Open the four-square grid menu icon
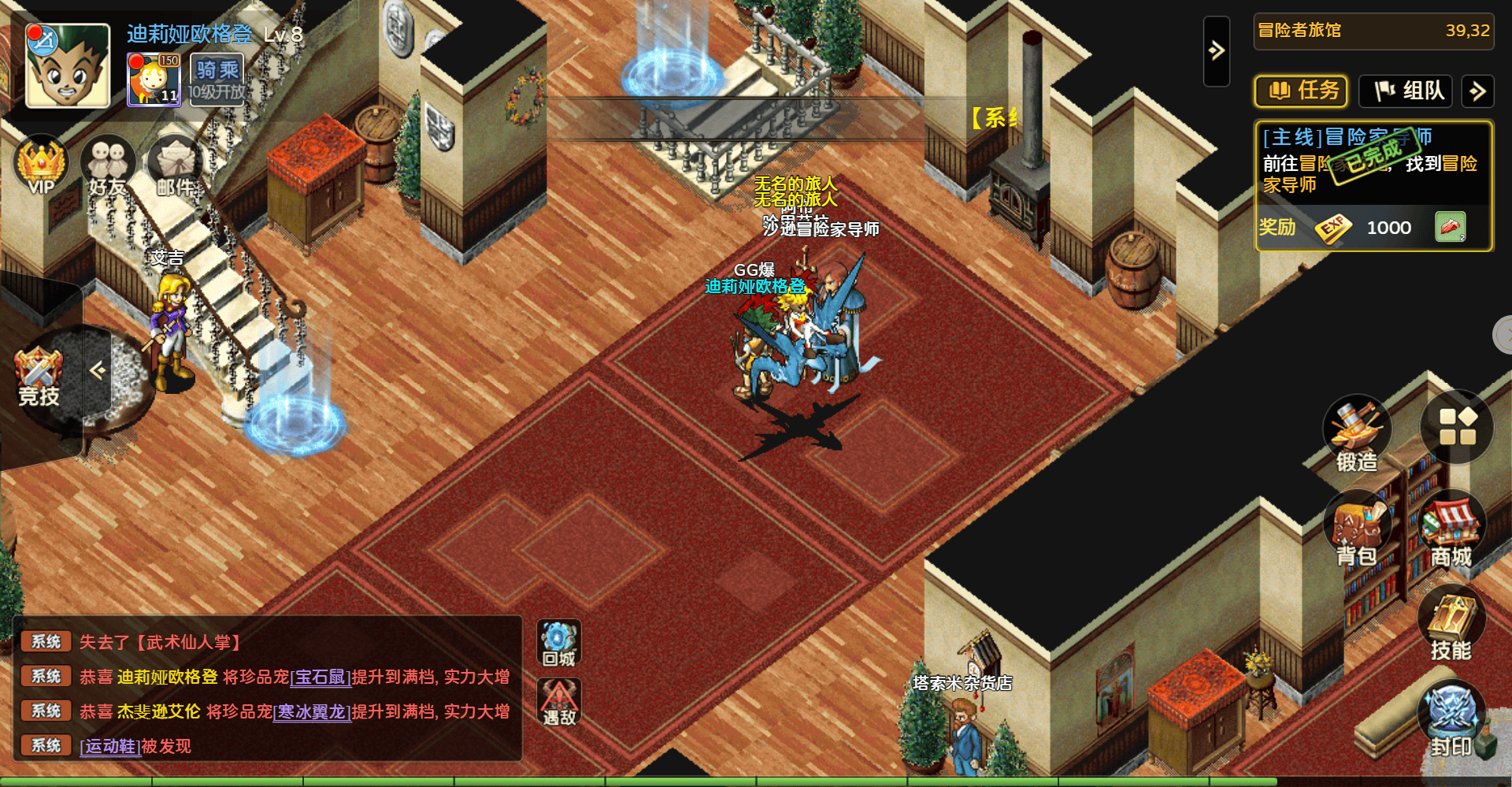This screenshot has height=787, width=1512. click(1457, 426)
